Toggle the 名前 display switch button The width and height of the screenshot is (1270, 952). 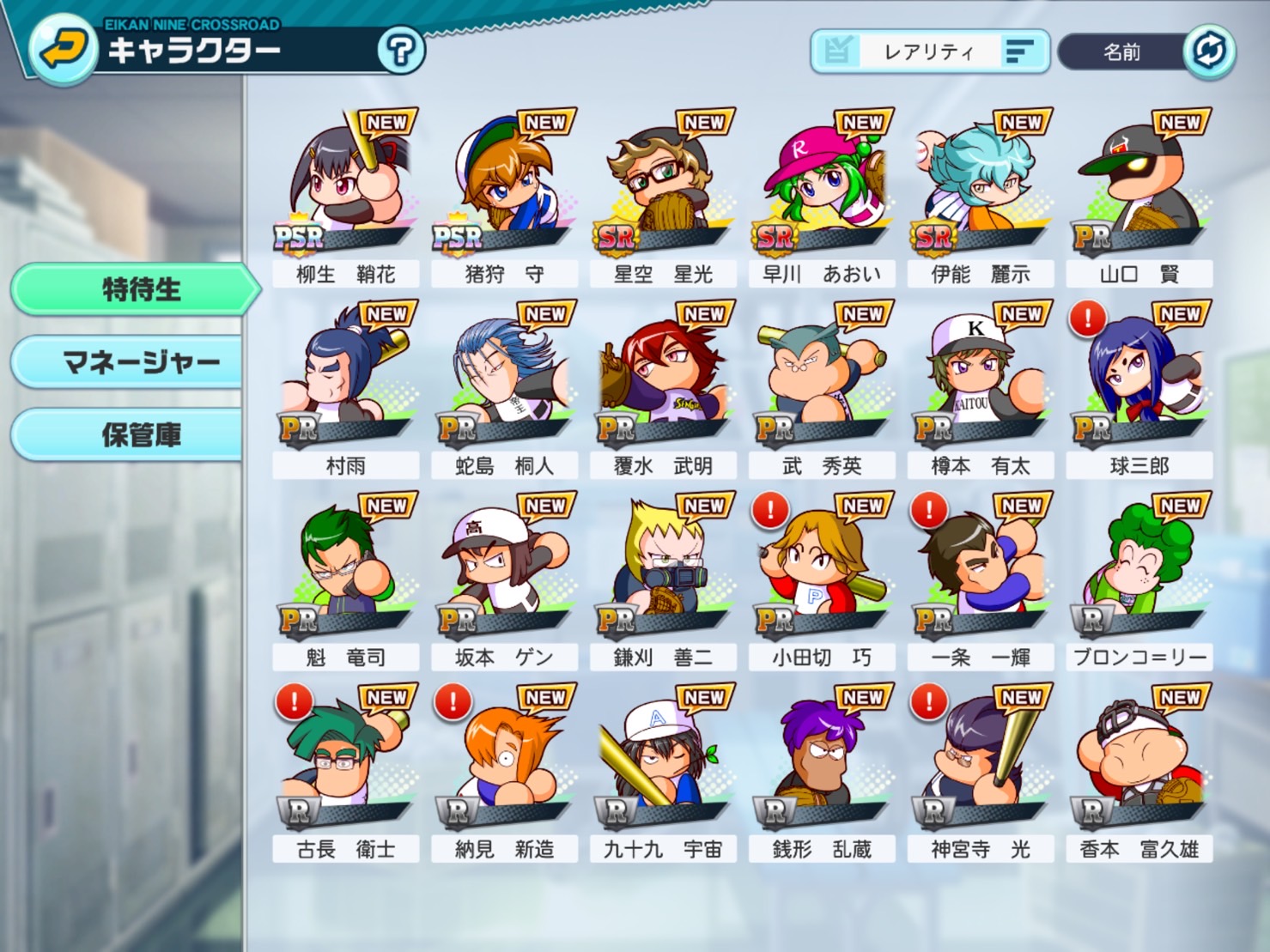point(1209,52)
